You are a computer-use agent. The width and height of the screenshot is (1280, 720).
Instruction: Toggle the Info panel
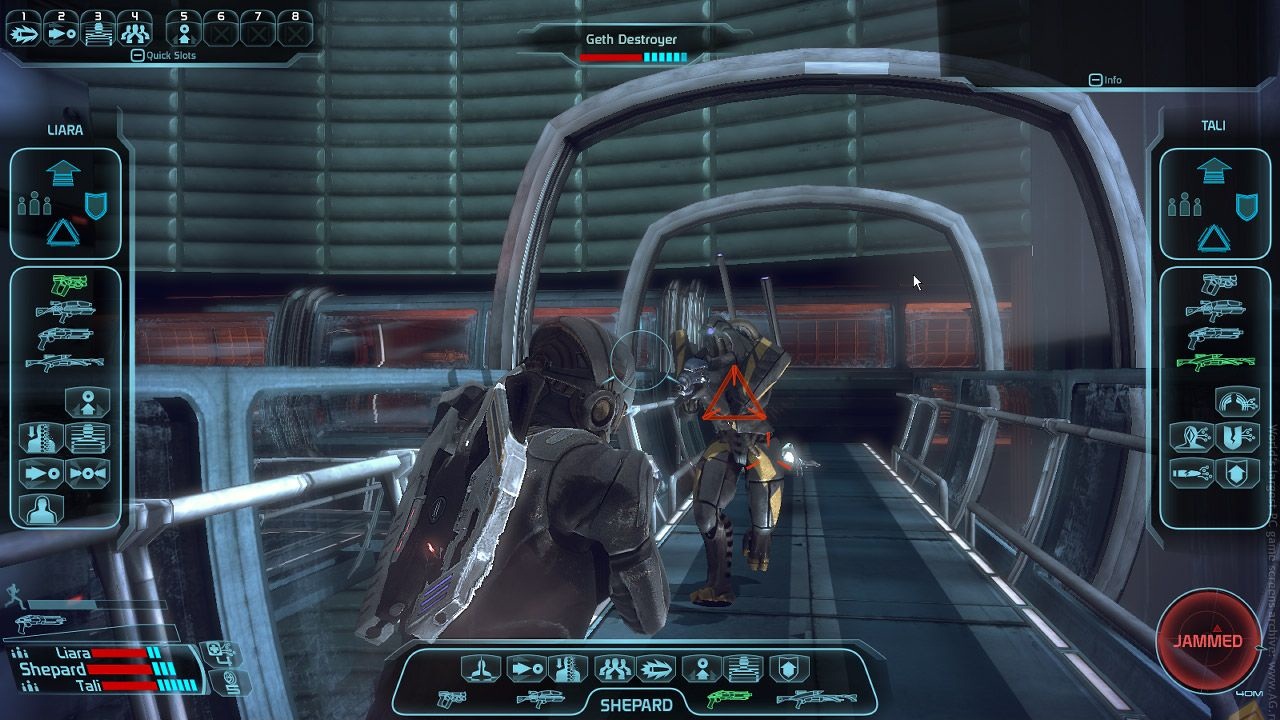coord(1096,80)
